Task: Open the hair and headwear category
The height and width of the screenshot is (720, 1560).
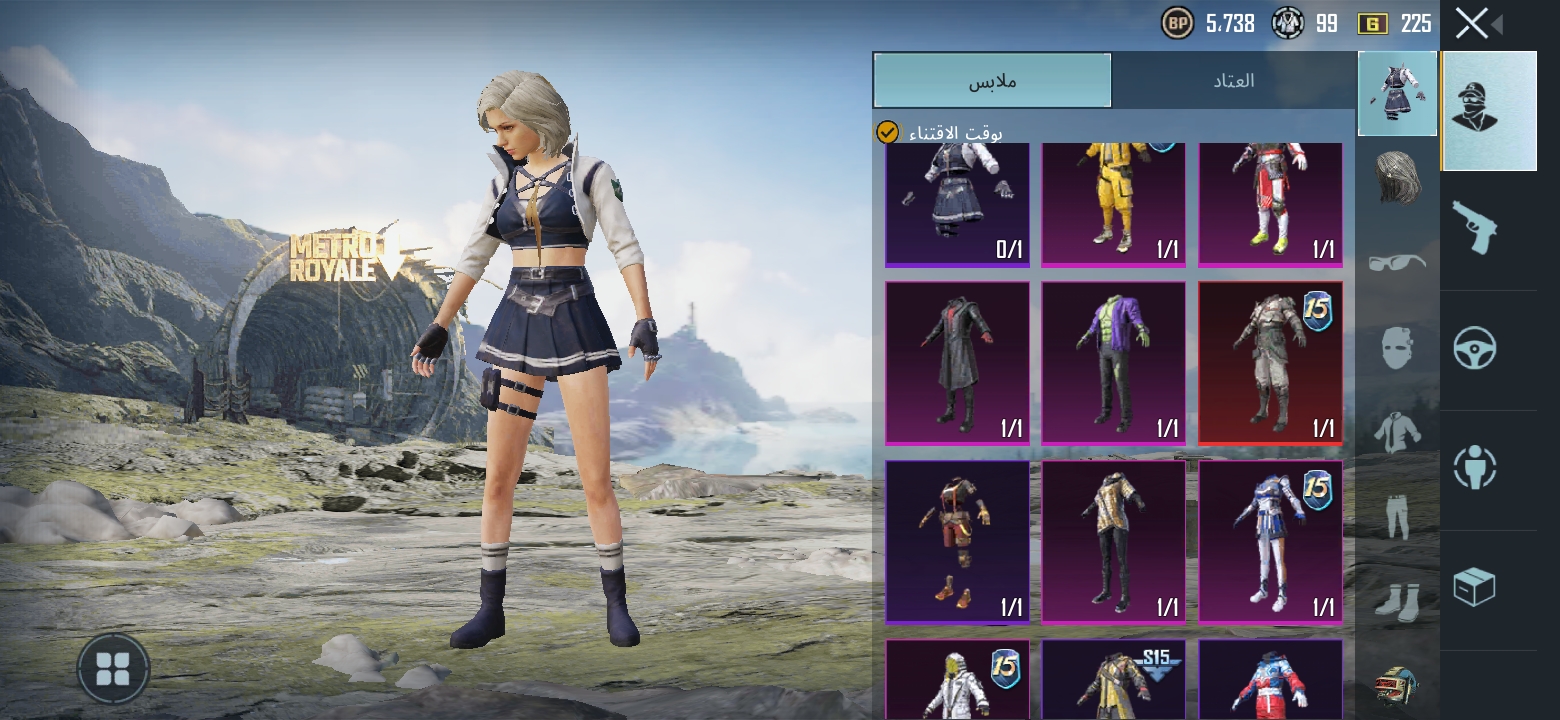Action: (1397, 178)
